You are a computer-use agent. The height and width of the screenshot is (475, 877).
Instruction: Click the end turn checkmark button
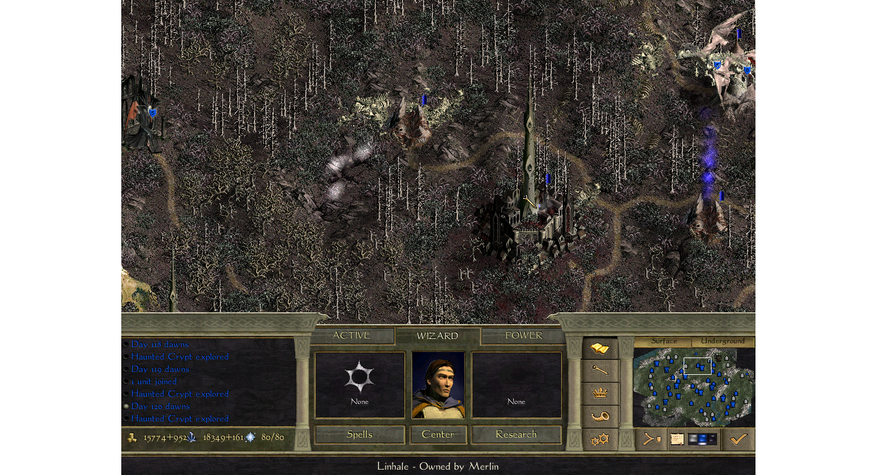[x=739, y=438]
